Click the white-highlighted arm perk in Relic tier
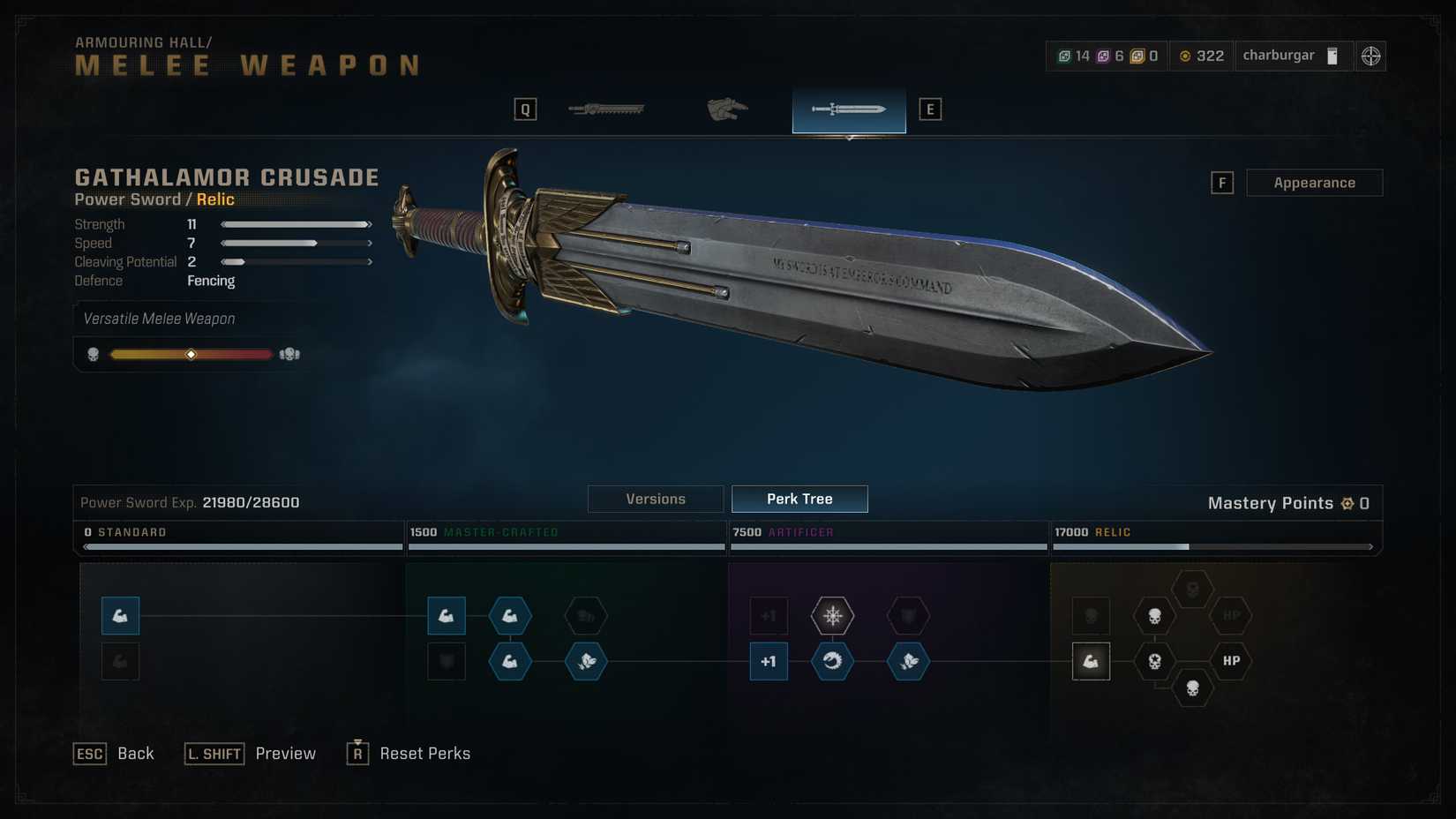This screenshot has height=819, width=1456. (x=1091, y=661)
